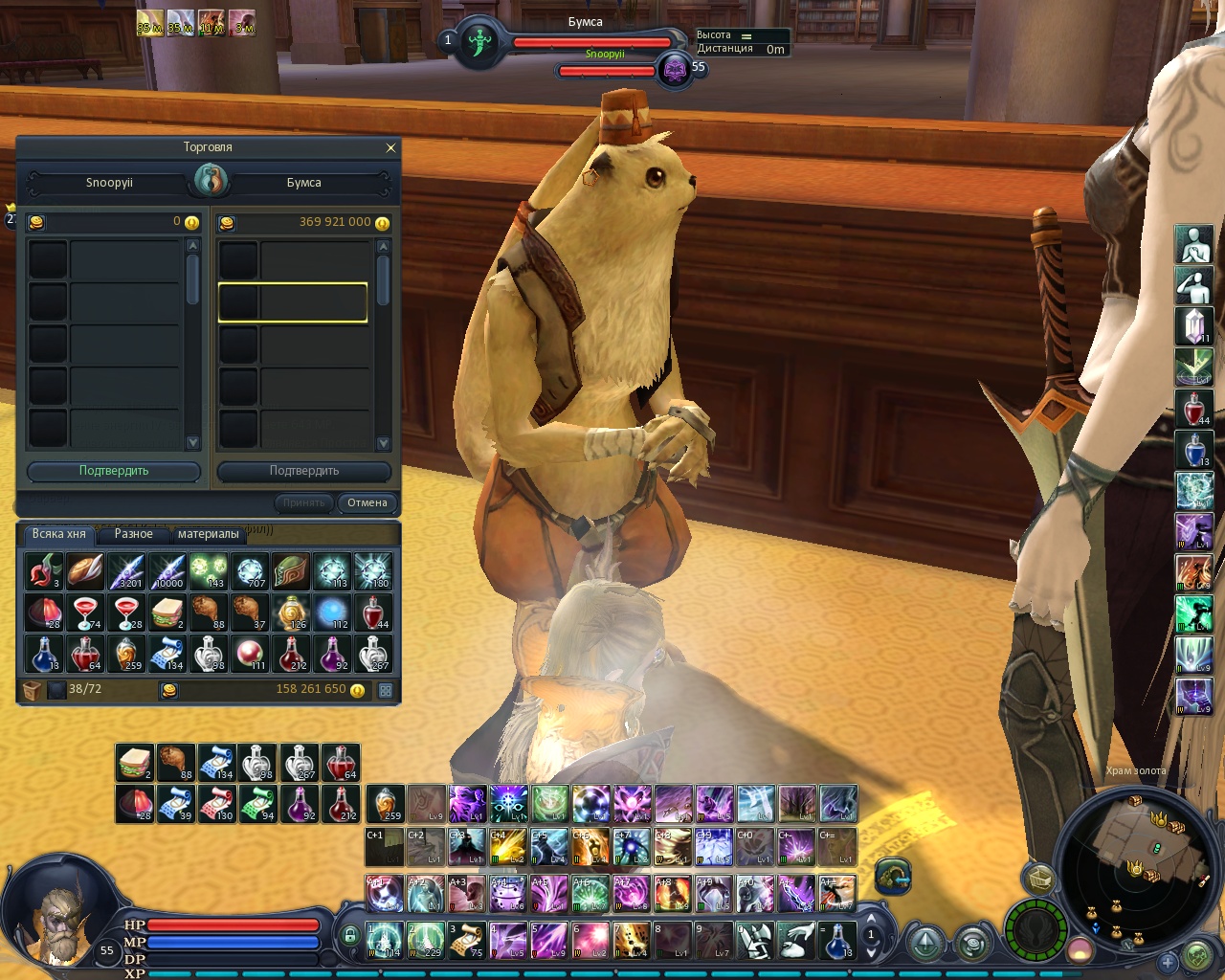1225x980 pixels.
Task: Select the sandwich stack of 2 in inventory
Action: (167, 612)
